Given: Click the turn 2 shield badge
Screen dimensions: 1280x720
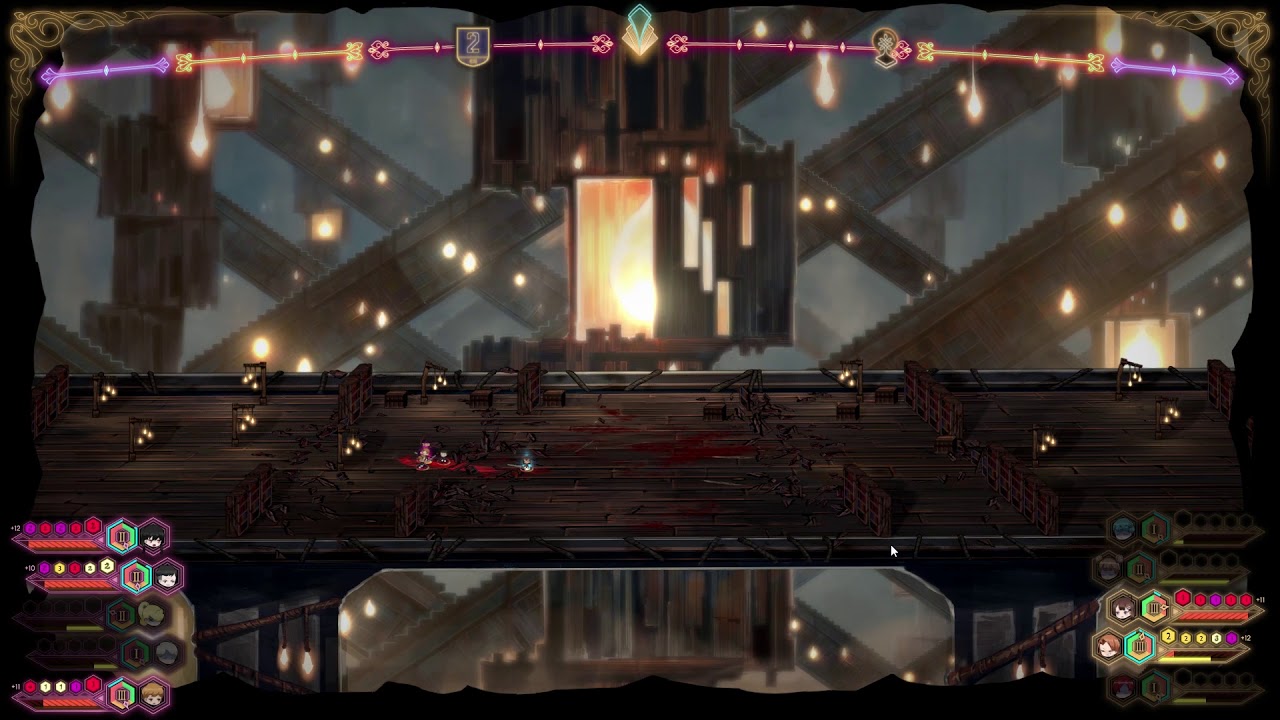Looking at the screenshot, I should [473, 46].
